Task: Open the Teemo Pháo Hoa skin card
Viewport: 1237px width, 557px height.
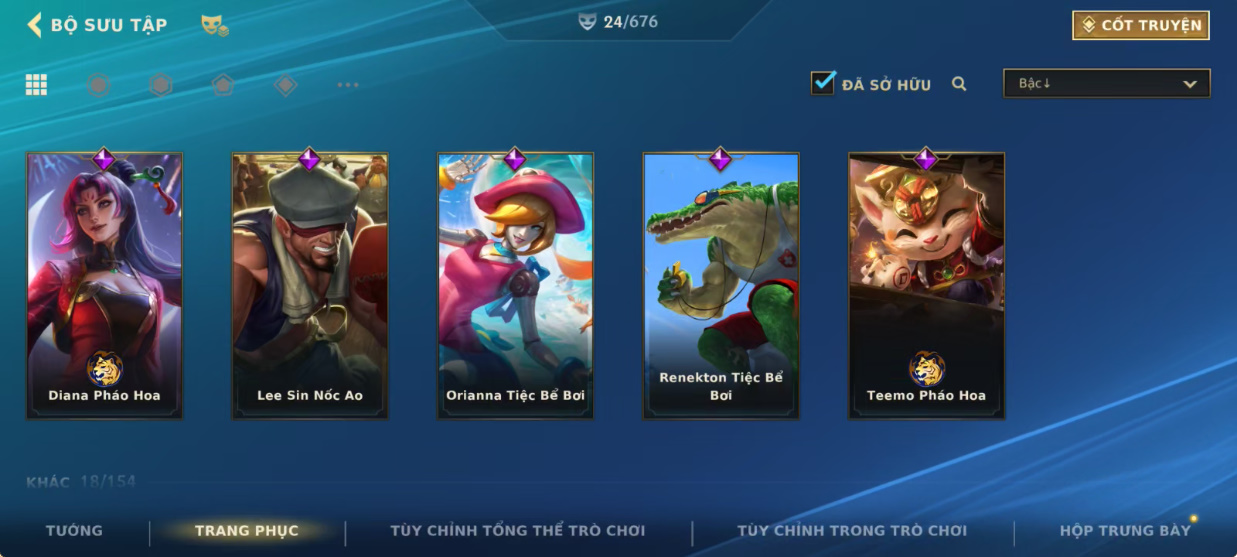Action: coord(926,285)
